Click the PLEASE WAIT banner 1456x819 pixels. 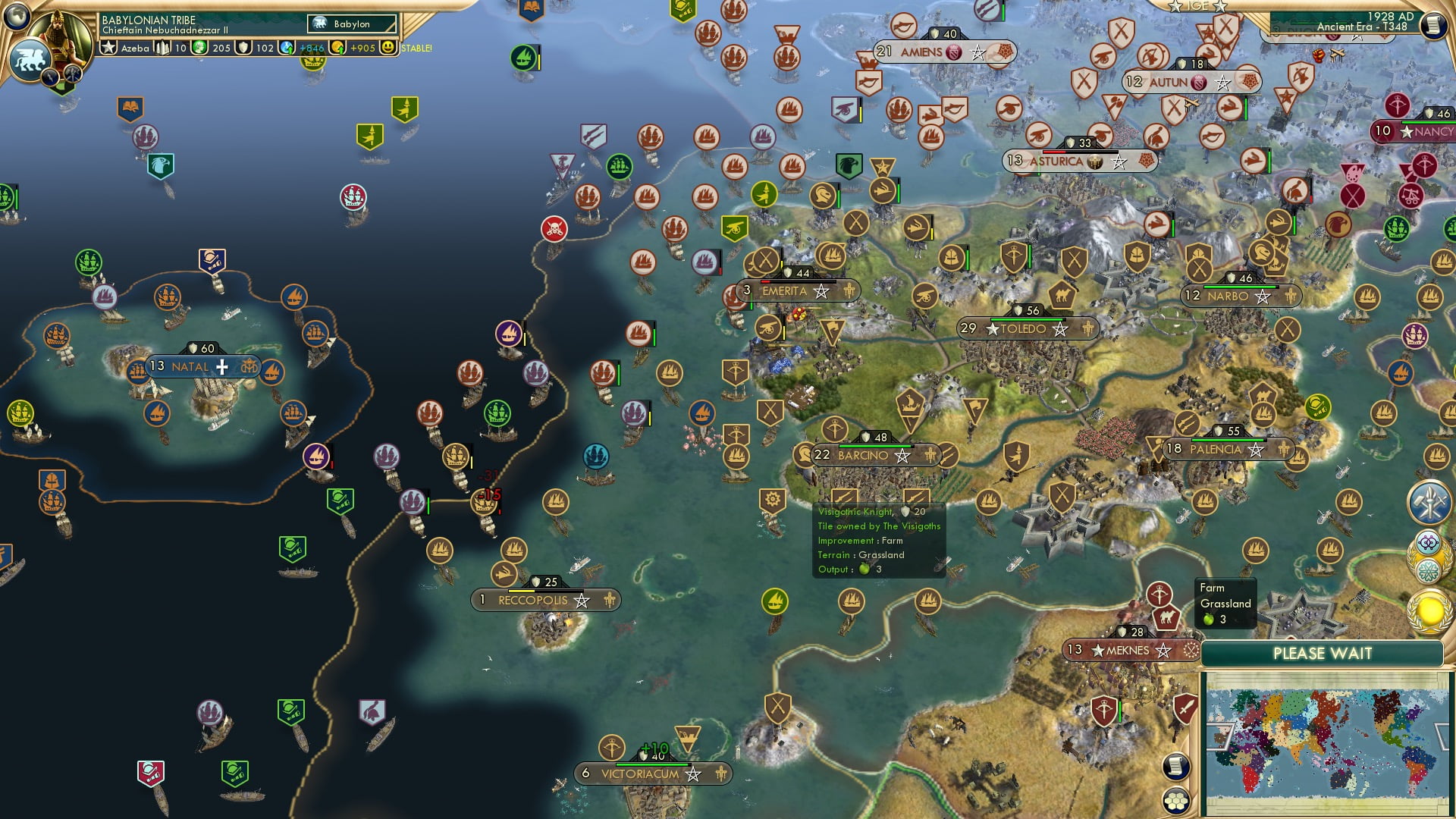[x=1323, y=652]
